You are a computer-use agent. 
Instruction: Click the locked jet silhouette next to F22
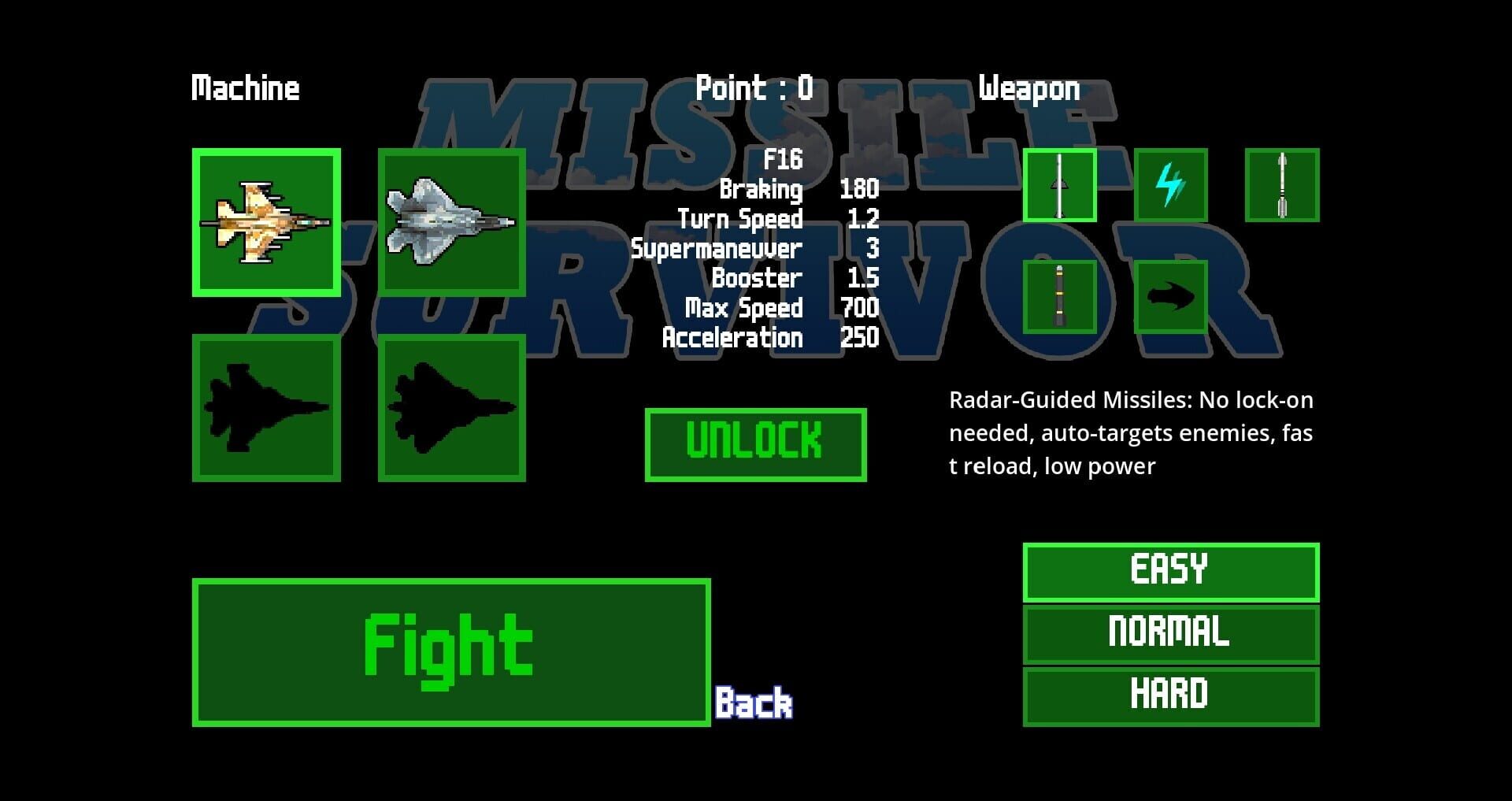coord(451,408)
